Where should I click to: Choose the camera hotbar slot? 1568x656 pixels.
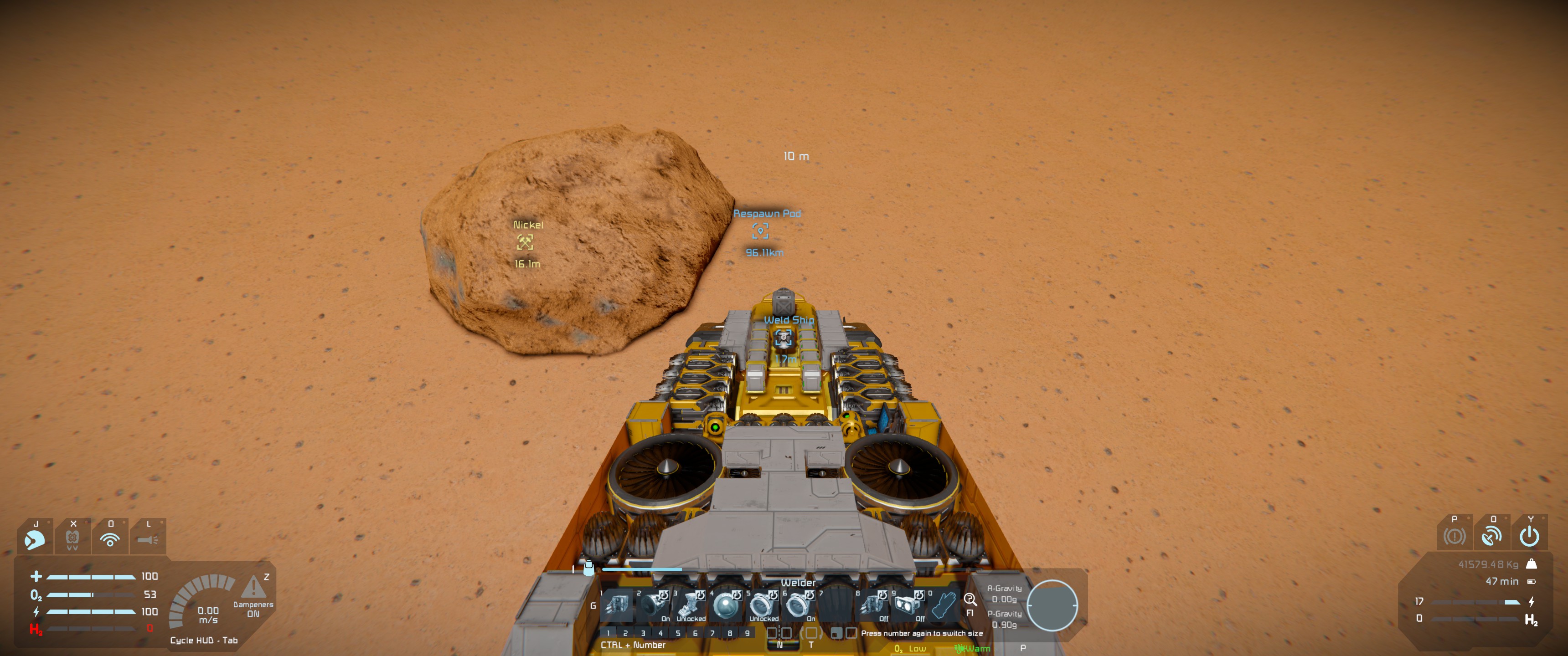pos(726,605)
